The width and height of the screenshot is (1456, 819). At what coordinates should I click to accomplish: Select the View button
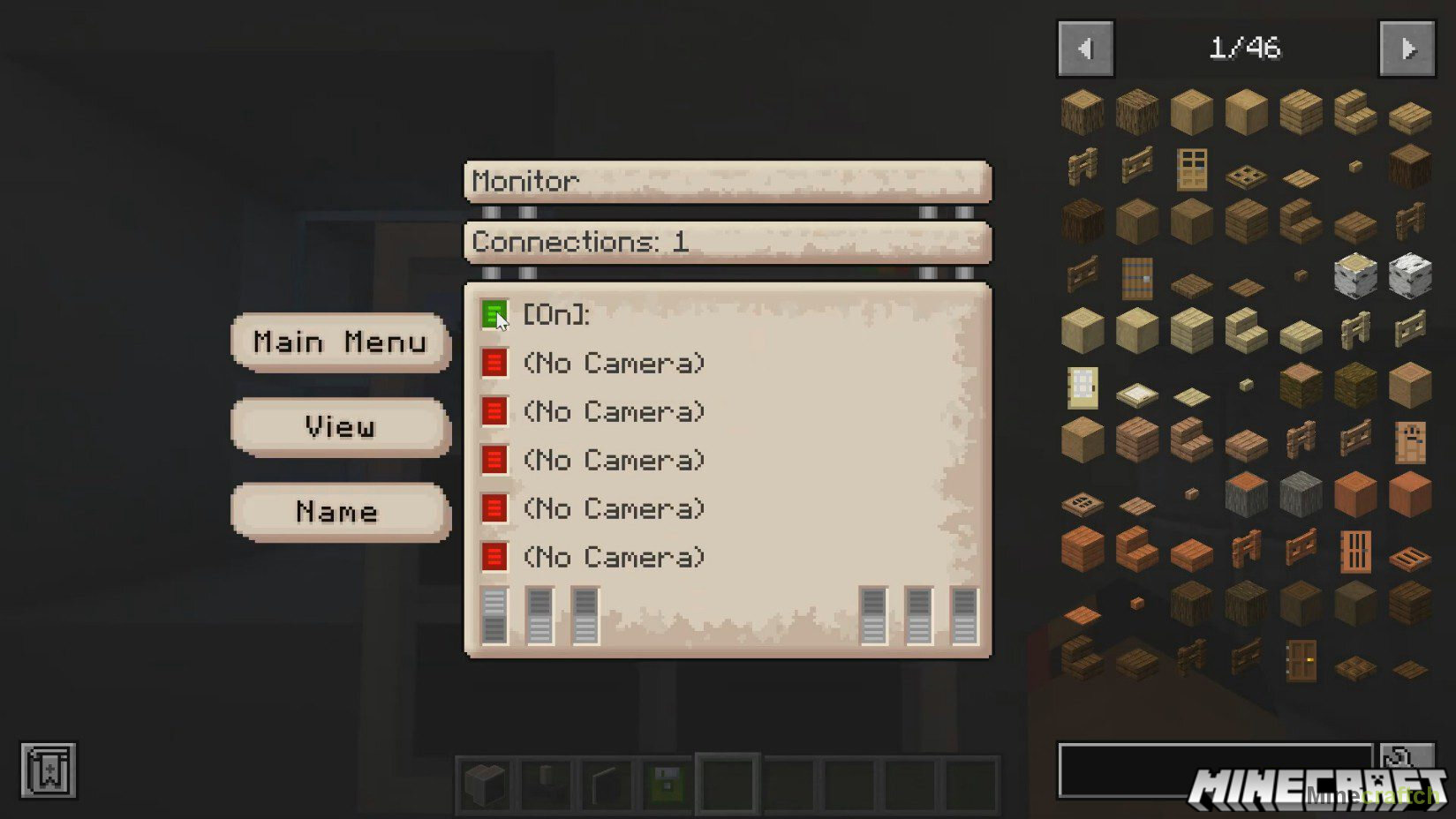pos(341,427)
